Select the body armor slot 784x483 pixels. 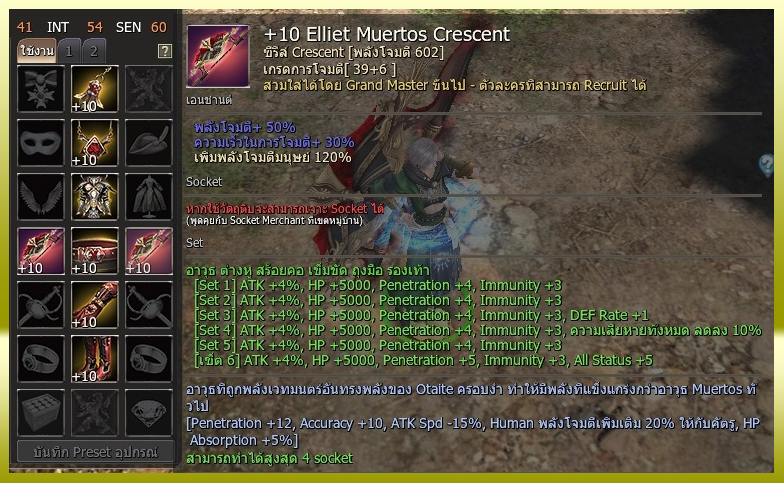point(95,198)
